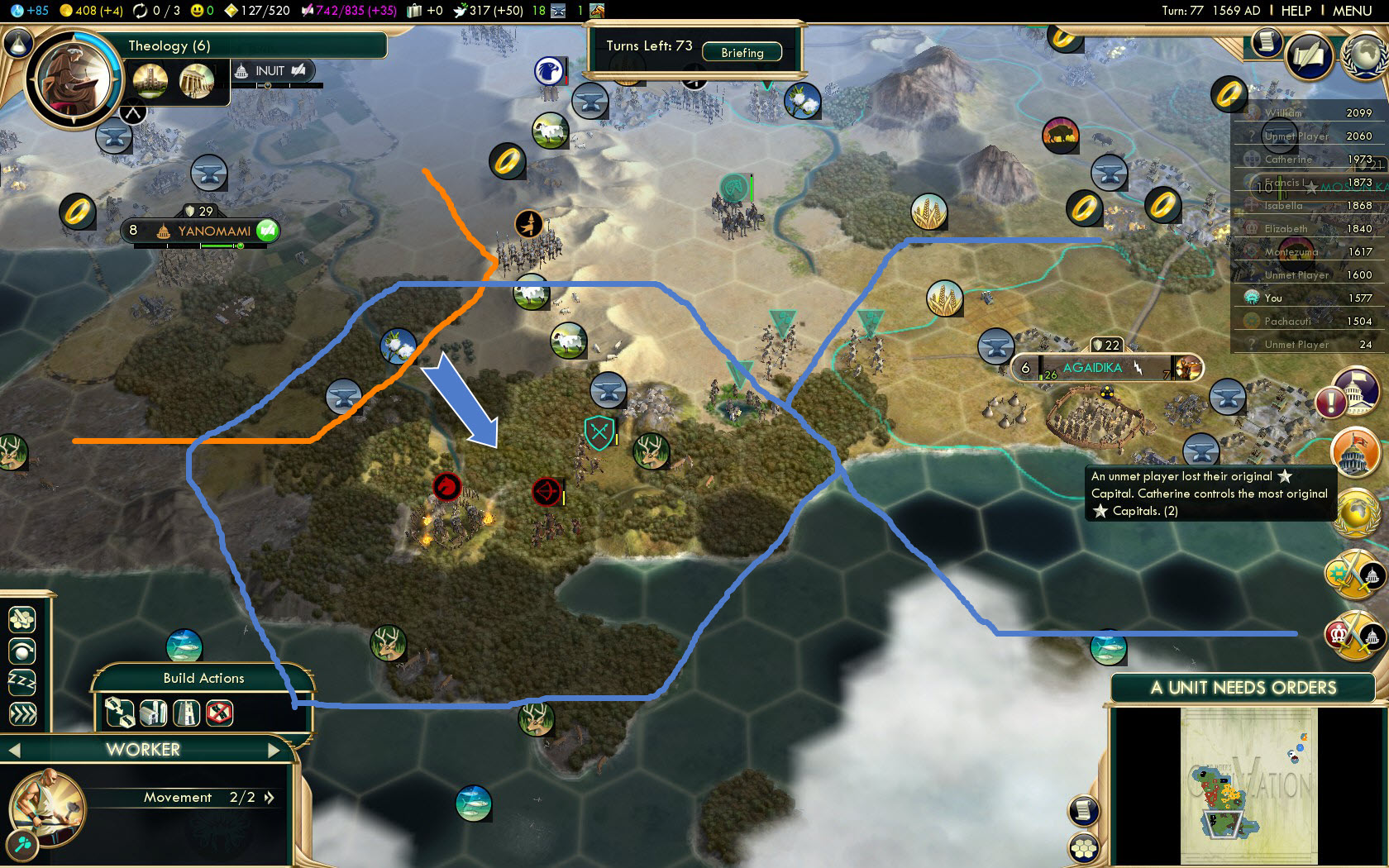The image size is (1389, 868).
Task: Select the remove road action
Action: click(219, 713)
